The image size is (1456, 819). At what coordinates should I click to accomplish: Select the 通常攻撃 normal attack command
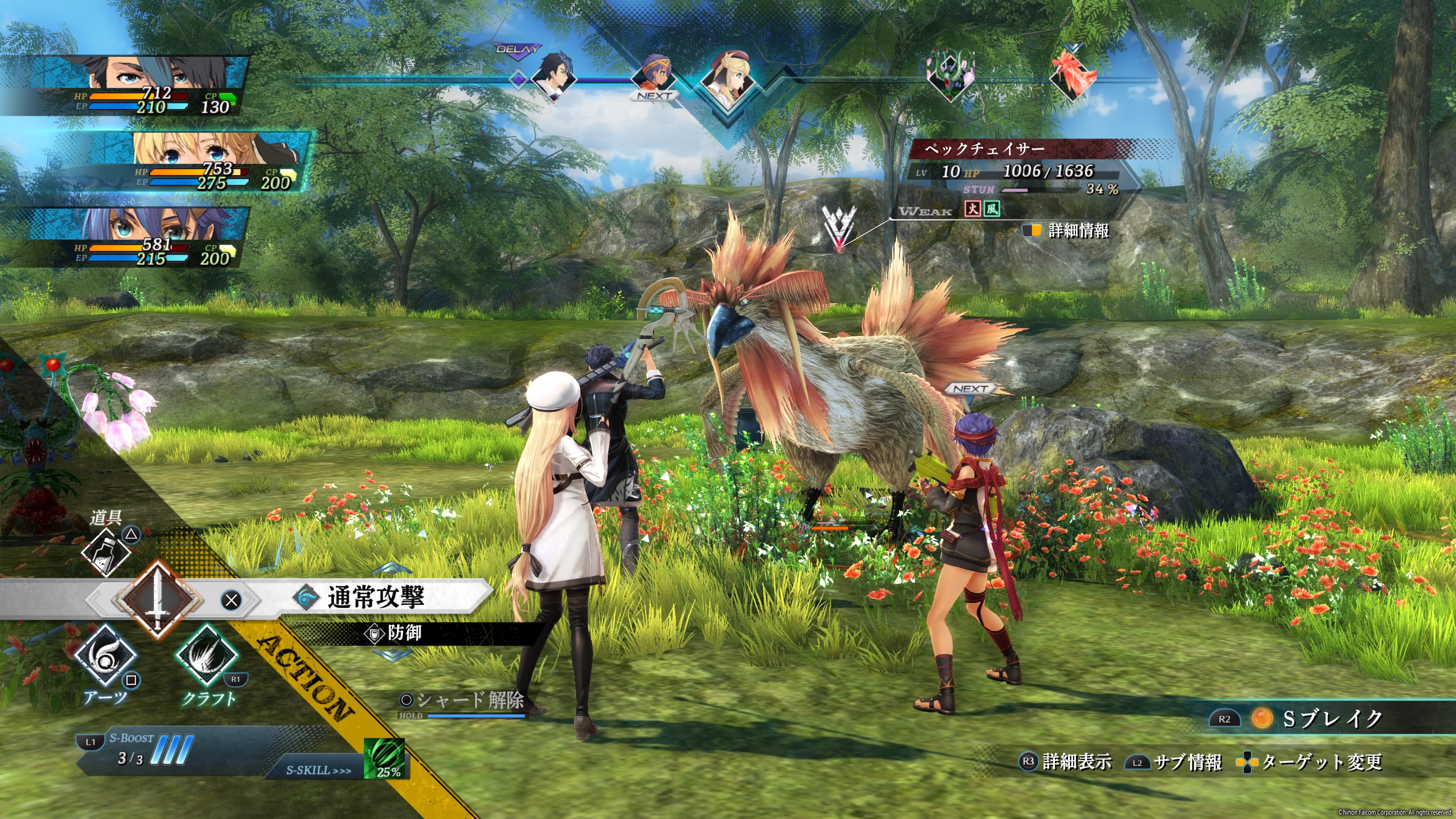[375, 598]
